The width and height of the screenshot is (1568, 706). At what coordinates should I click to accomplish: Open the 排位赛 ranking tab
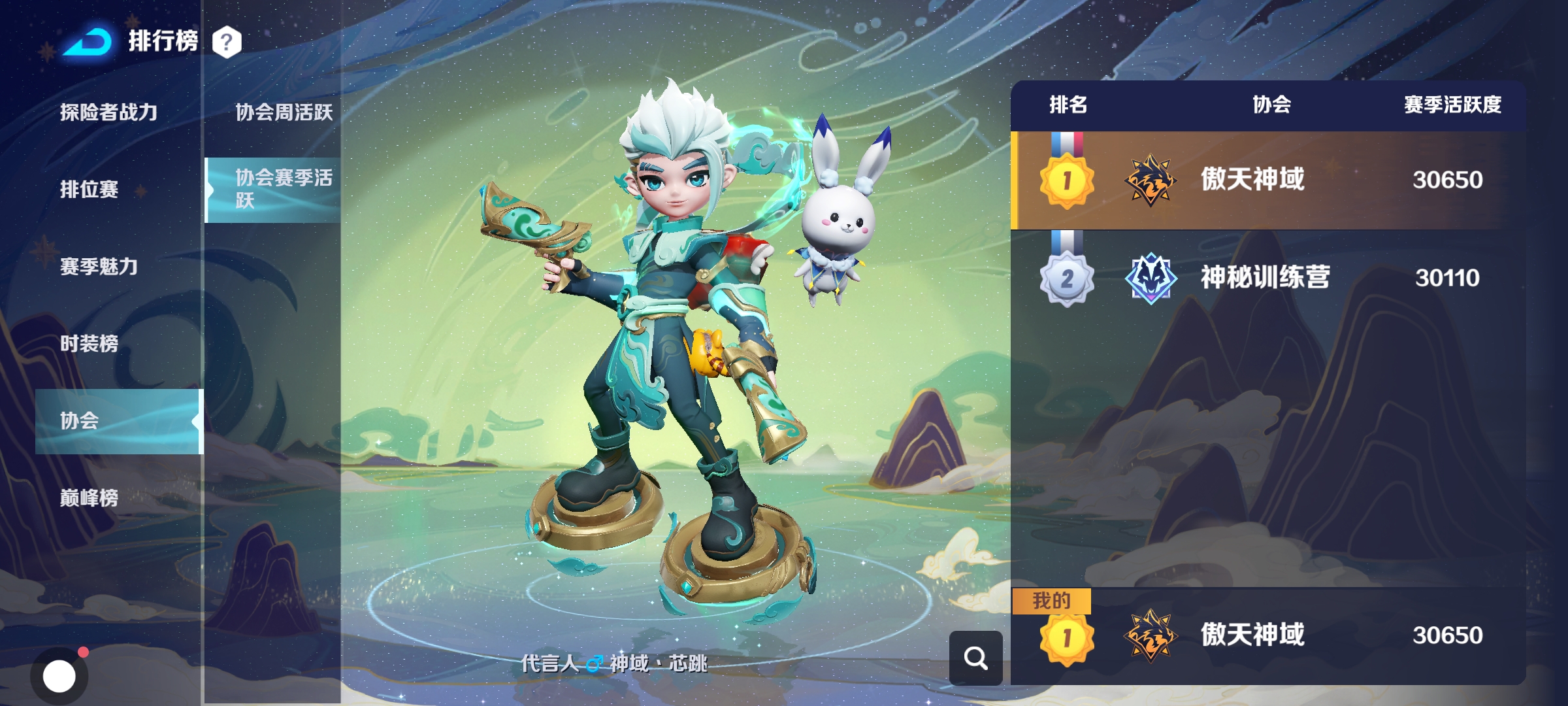pyautogui.click(x=90, y=190)
